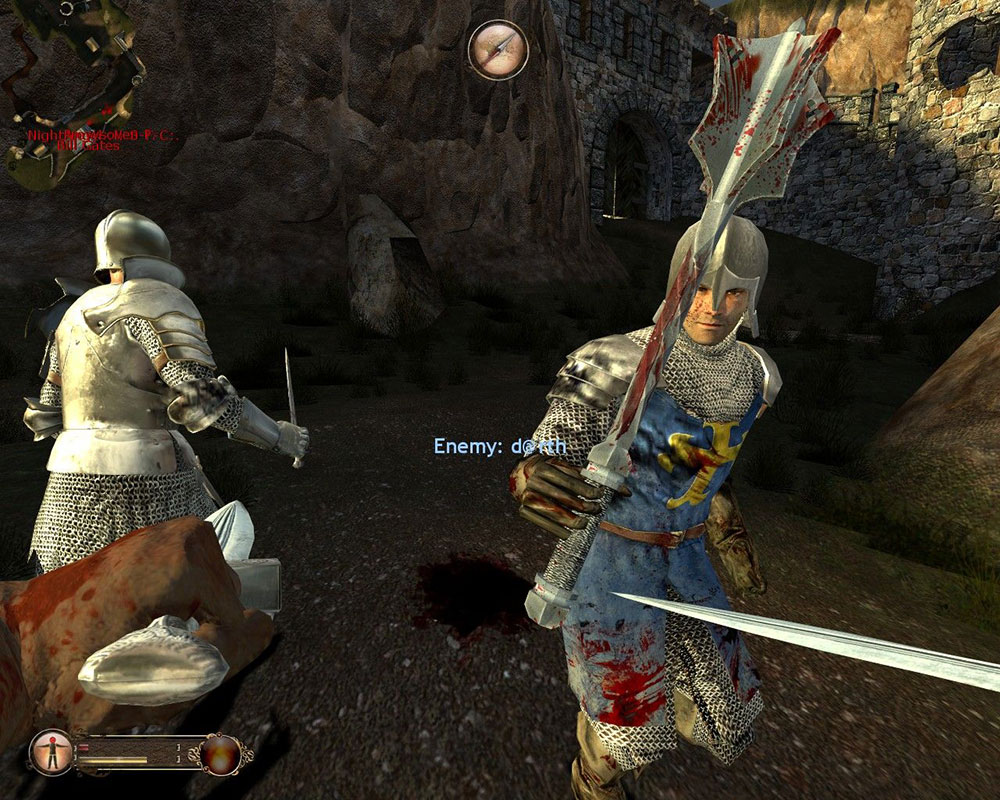Click the glowing orange orb icon
This screenshot has height=800, width=1000.
click(220, 753)
